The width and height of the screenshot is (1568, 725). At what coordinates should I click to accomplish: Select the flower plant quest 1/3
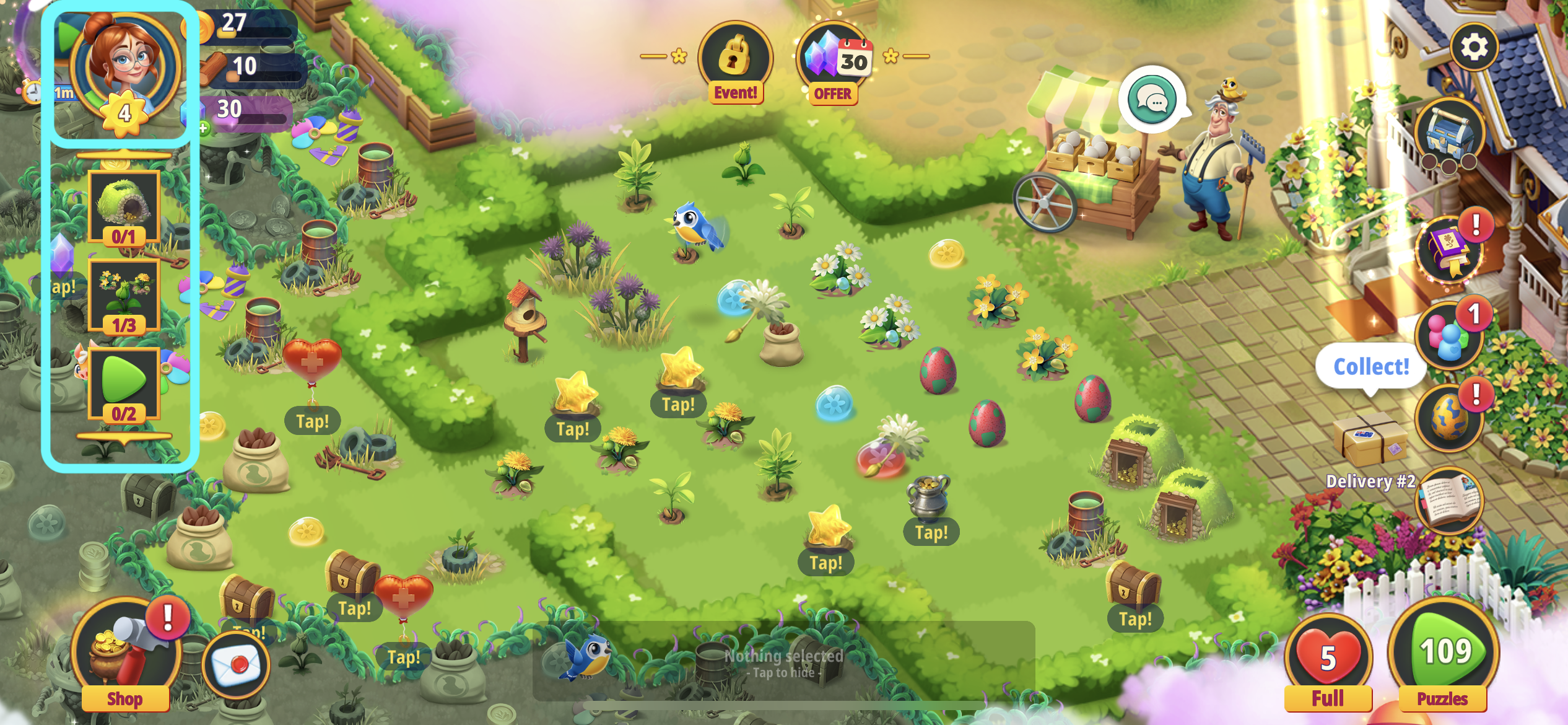tap(124, 296)
